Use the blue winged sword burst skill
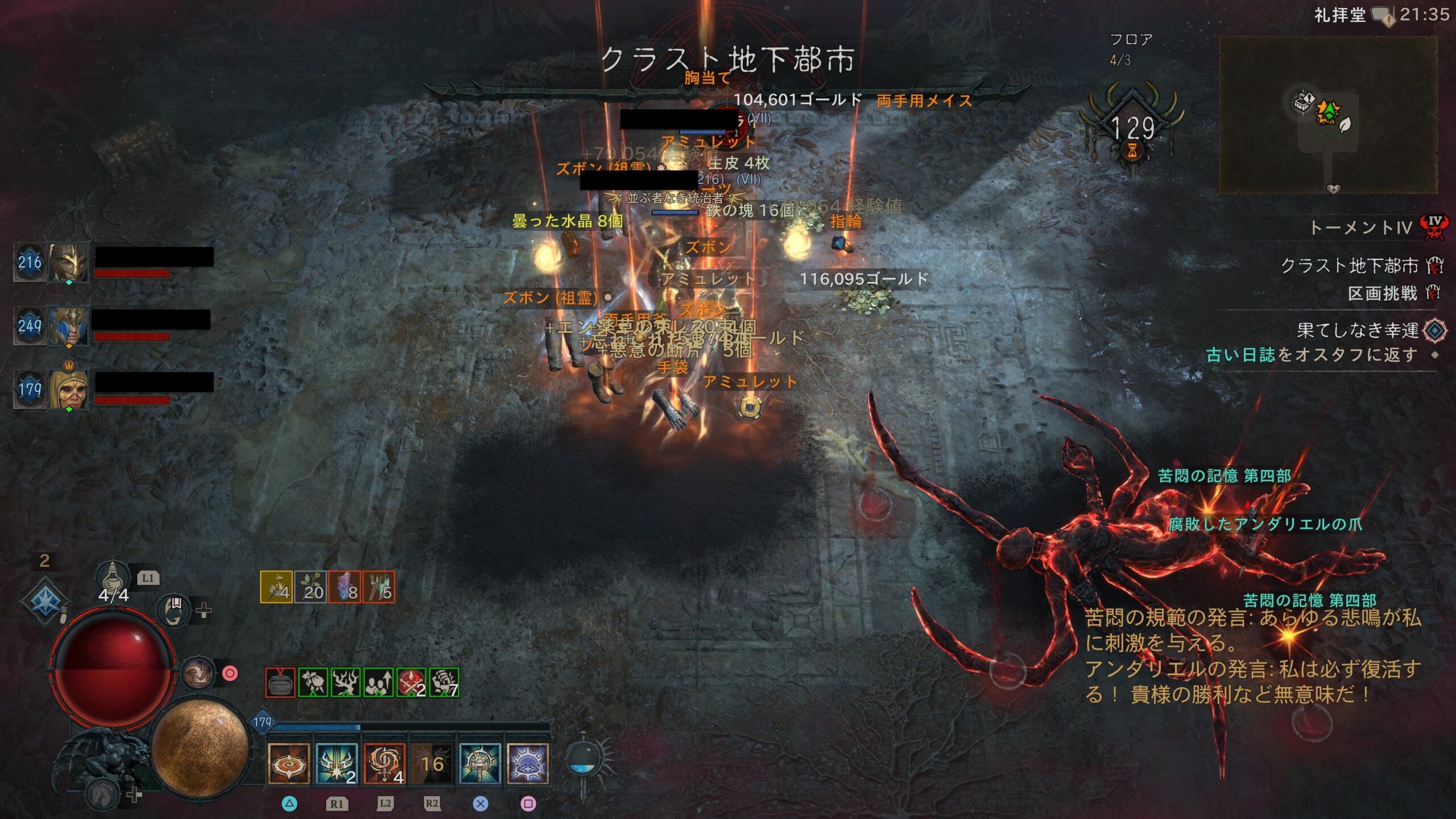Image resolution: width=1456 pixels, height=819 pixels. pyautogui.click(x=336, y=764)
